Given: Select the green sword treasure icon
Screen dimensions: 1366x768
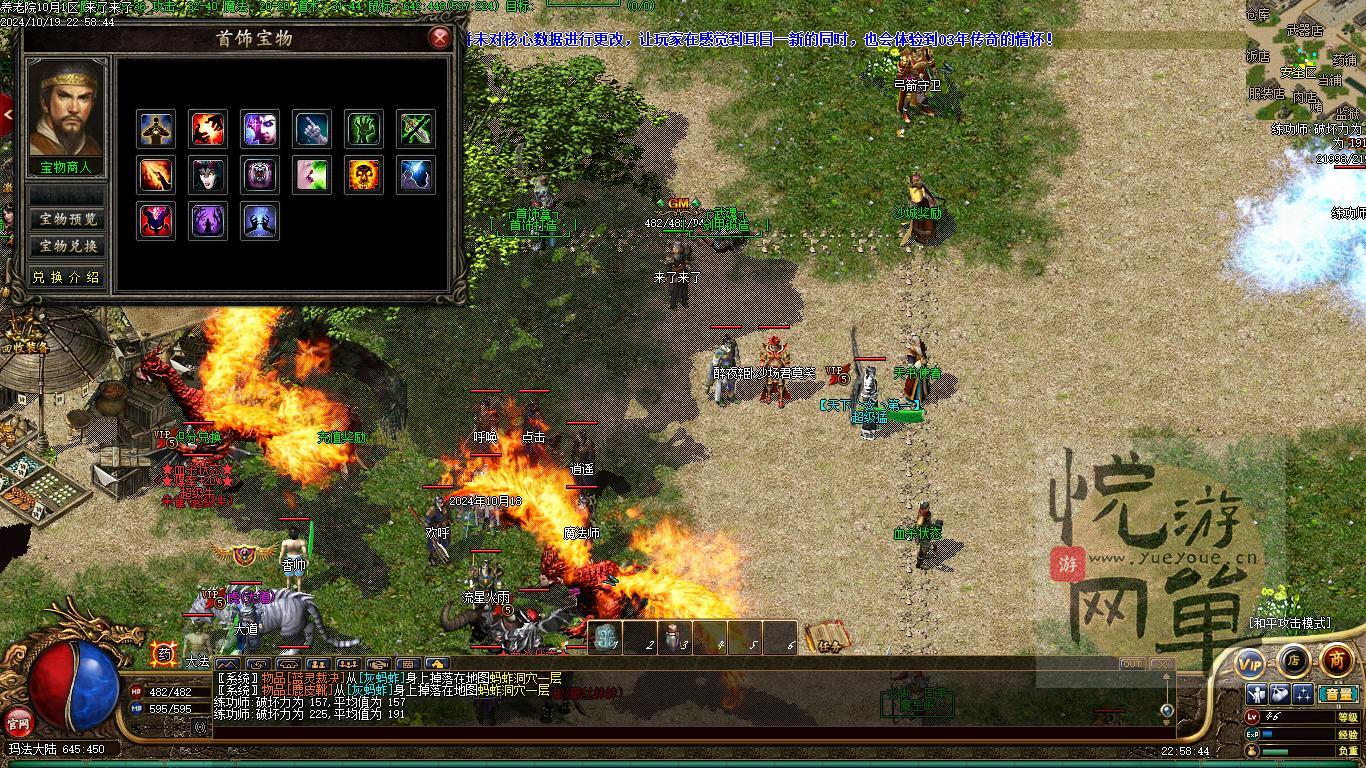Looking at the screenshot, I should pyautogui.click(x=416, y=129).
